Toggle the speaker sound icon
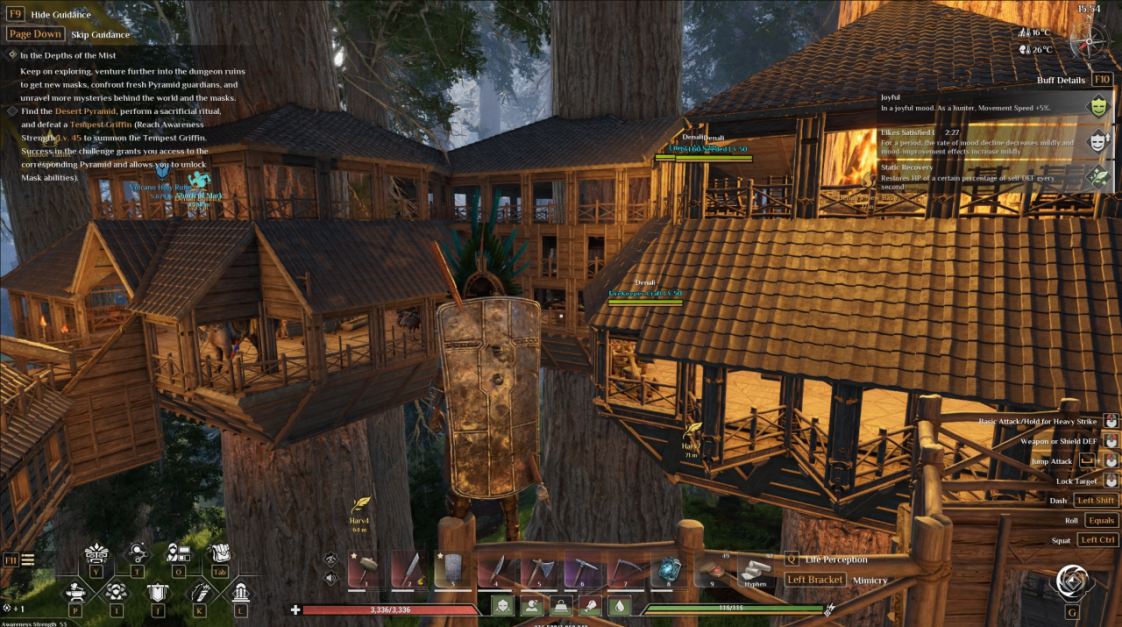This screenshot has height=627, width=1122. coord(331,578)
